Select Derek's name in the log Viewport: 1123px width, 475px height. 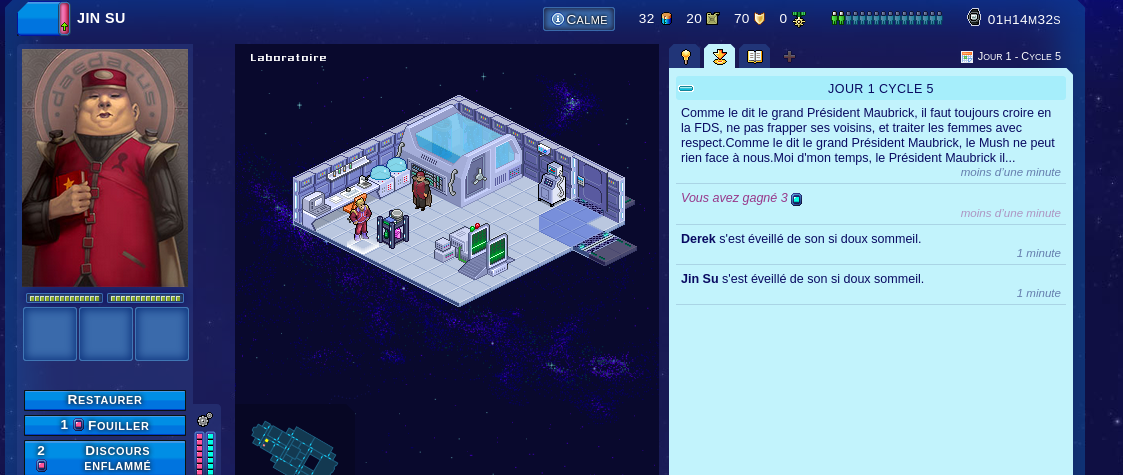[698, 239]
